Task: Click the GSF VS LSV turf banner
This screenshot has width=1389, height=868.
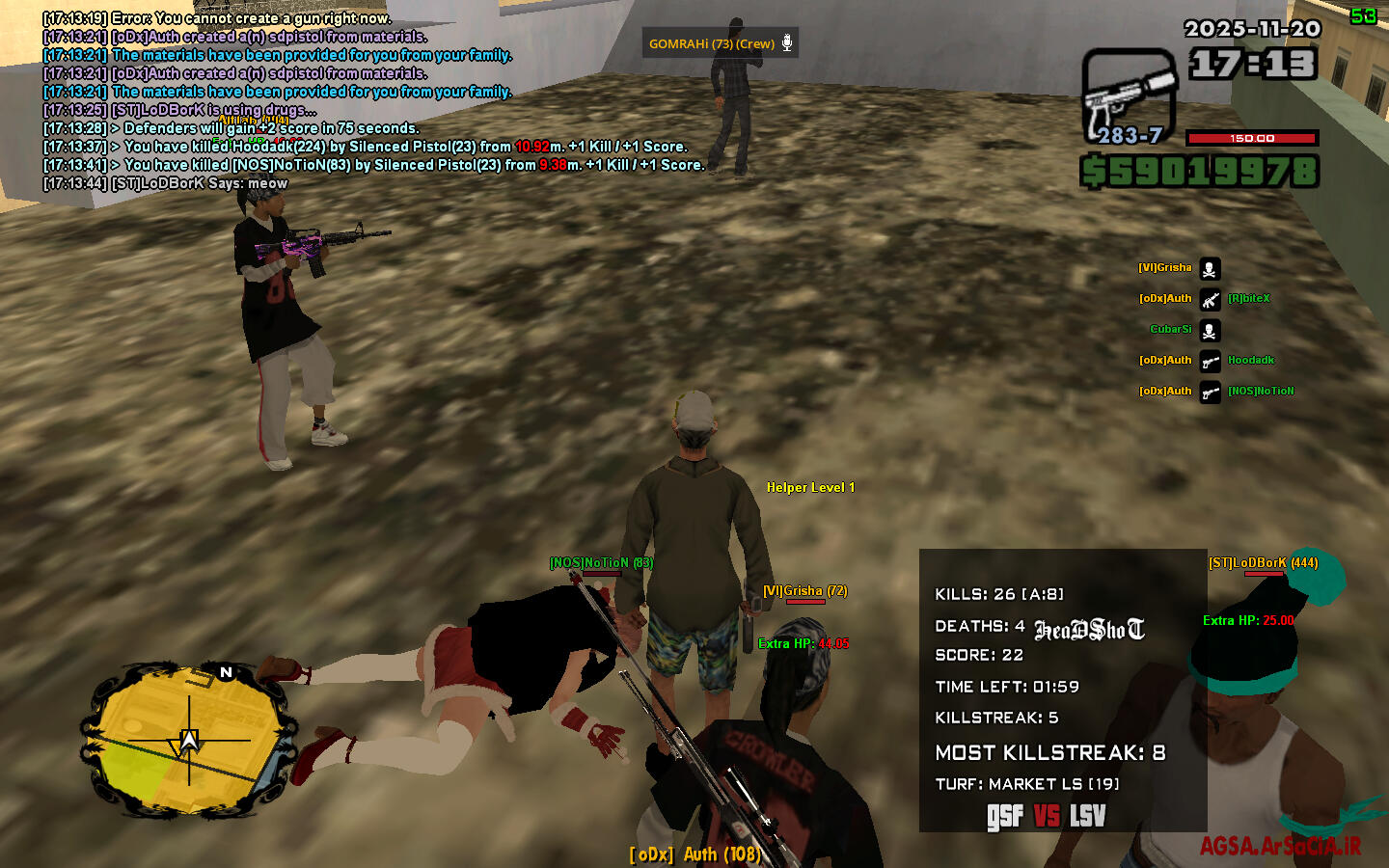Action: [1046, 816]
